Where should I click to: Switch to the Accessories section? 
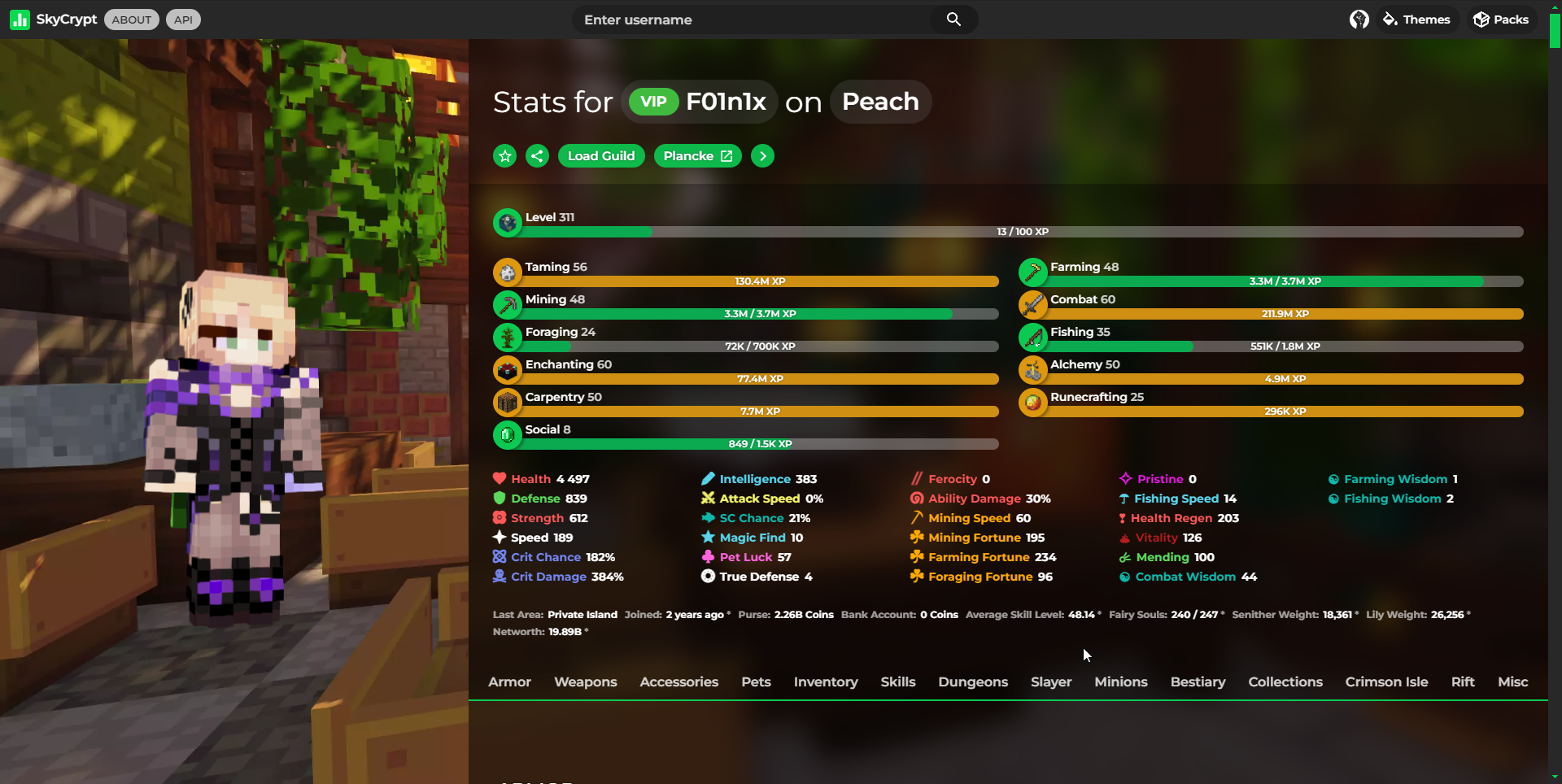pos(678,682)
